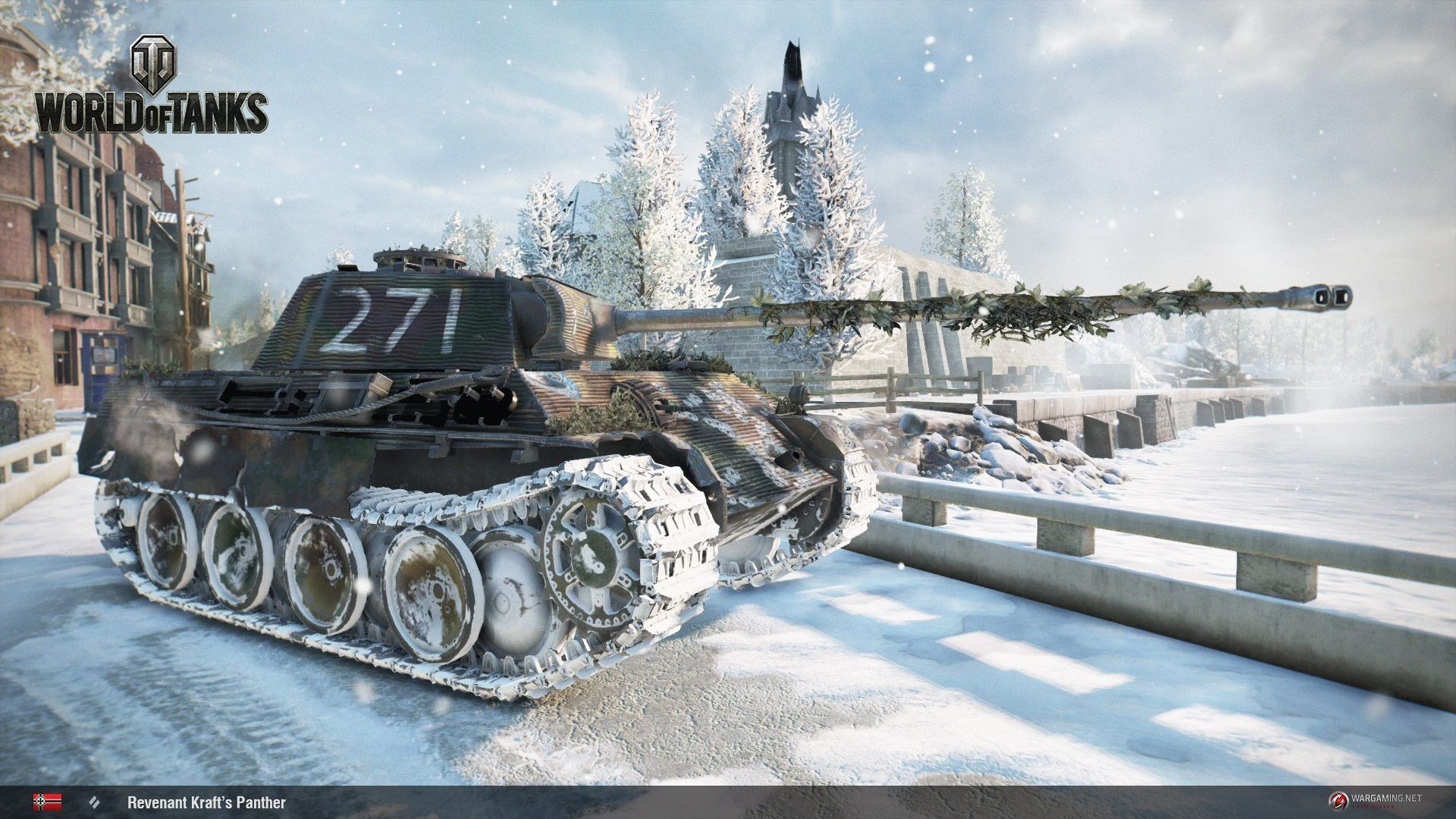The height and width of the screenshot is (819, 1456).
Task: Select the Revenant Kraft's Panther name label
Action: [206, 802]
